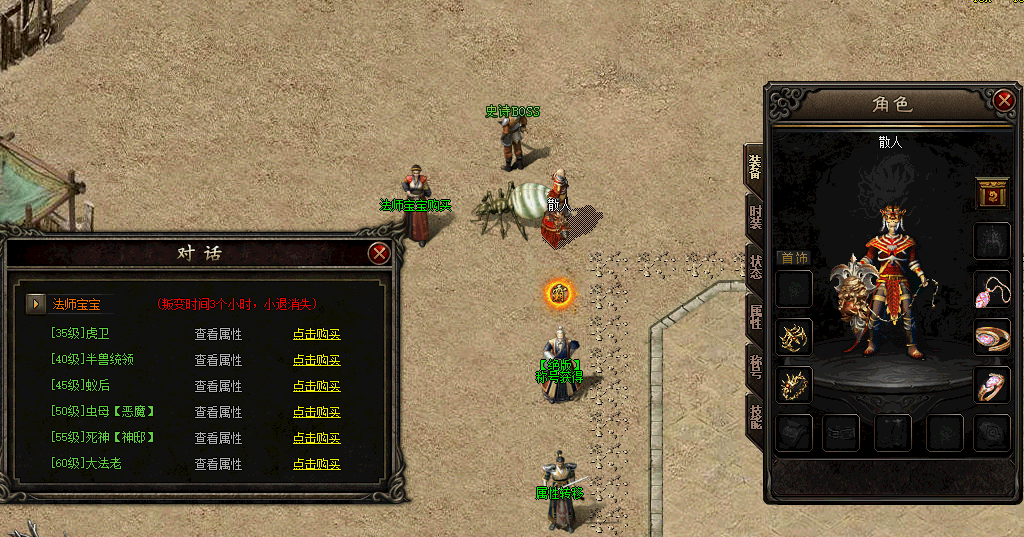
Task: Click 点击购买 for [60级]大法老
Action: click(316, 464)
